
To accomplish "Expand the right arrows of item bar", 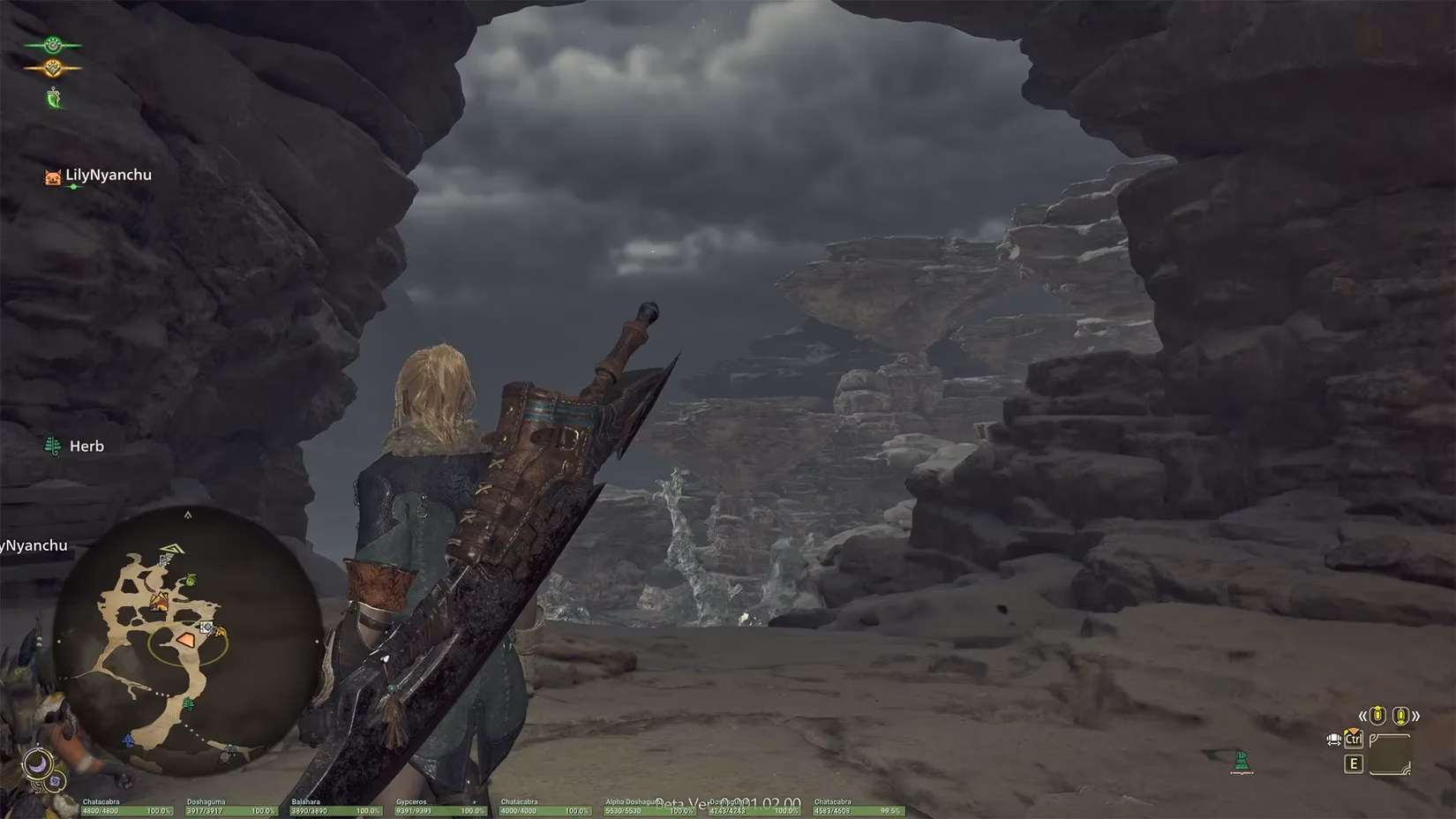I will point(1416,716).
